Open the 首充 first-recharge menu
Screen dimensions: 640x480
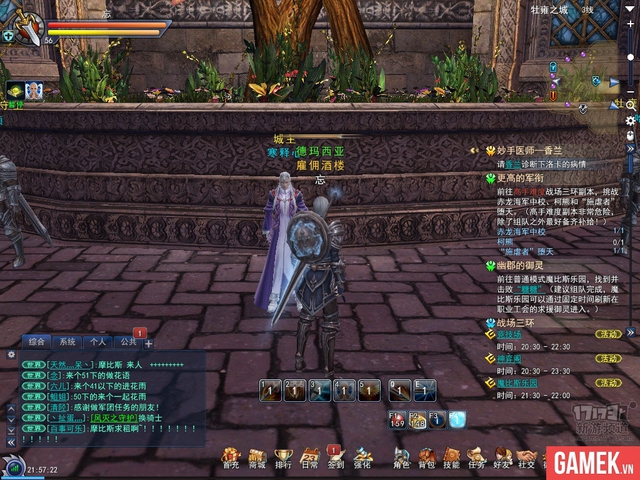click(231, 458)
